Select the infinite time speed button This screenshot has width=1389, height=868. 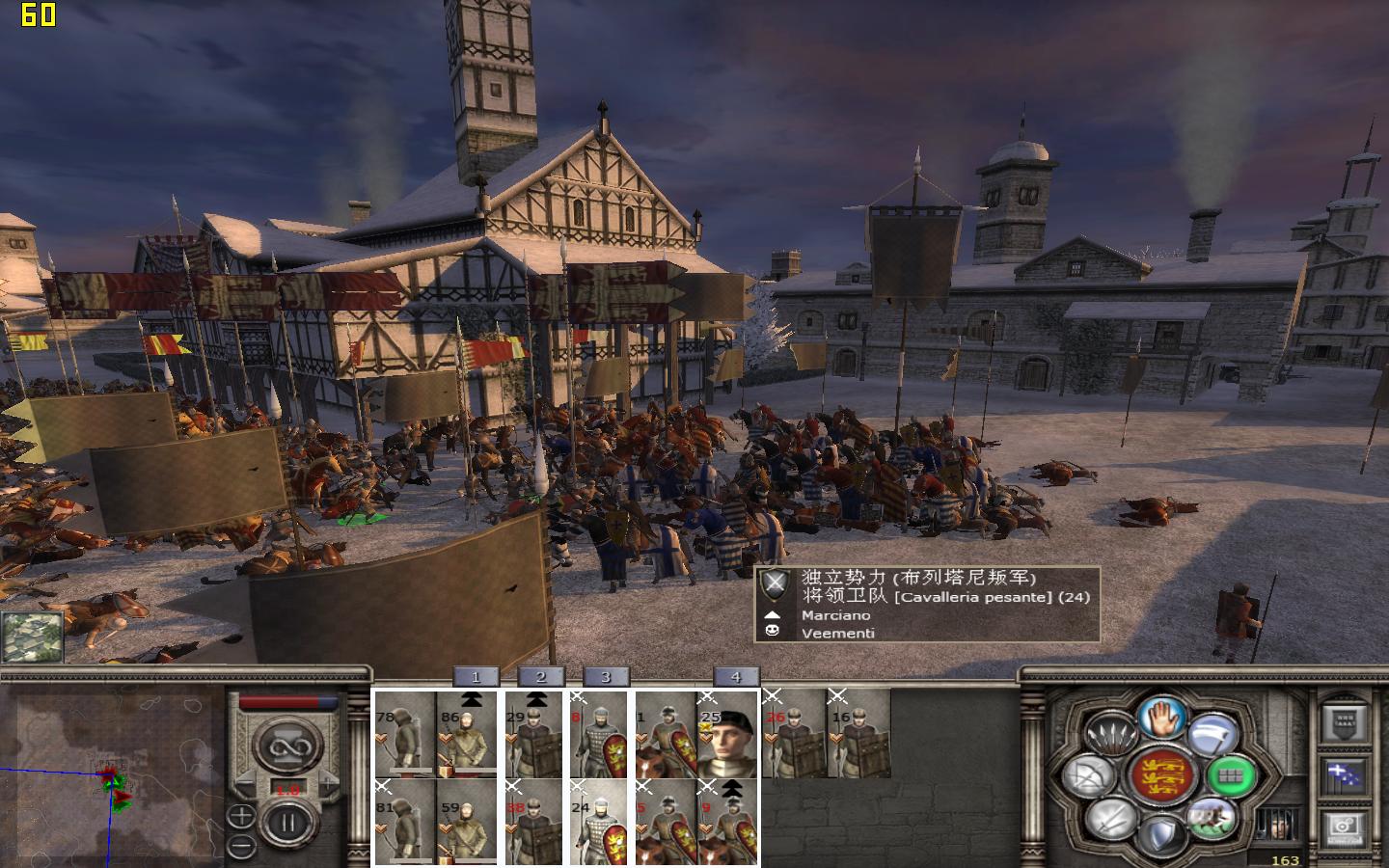pyautogui.click(x=286, y=747)
